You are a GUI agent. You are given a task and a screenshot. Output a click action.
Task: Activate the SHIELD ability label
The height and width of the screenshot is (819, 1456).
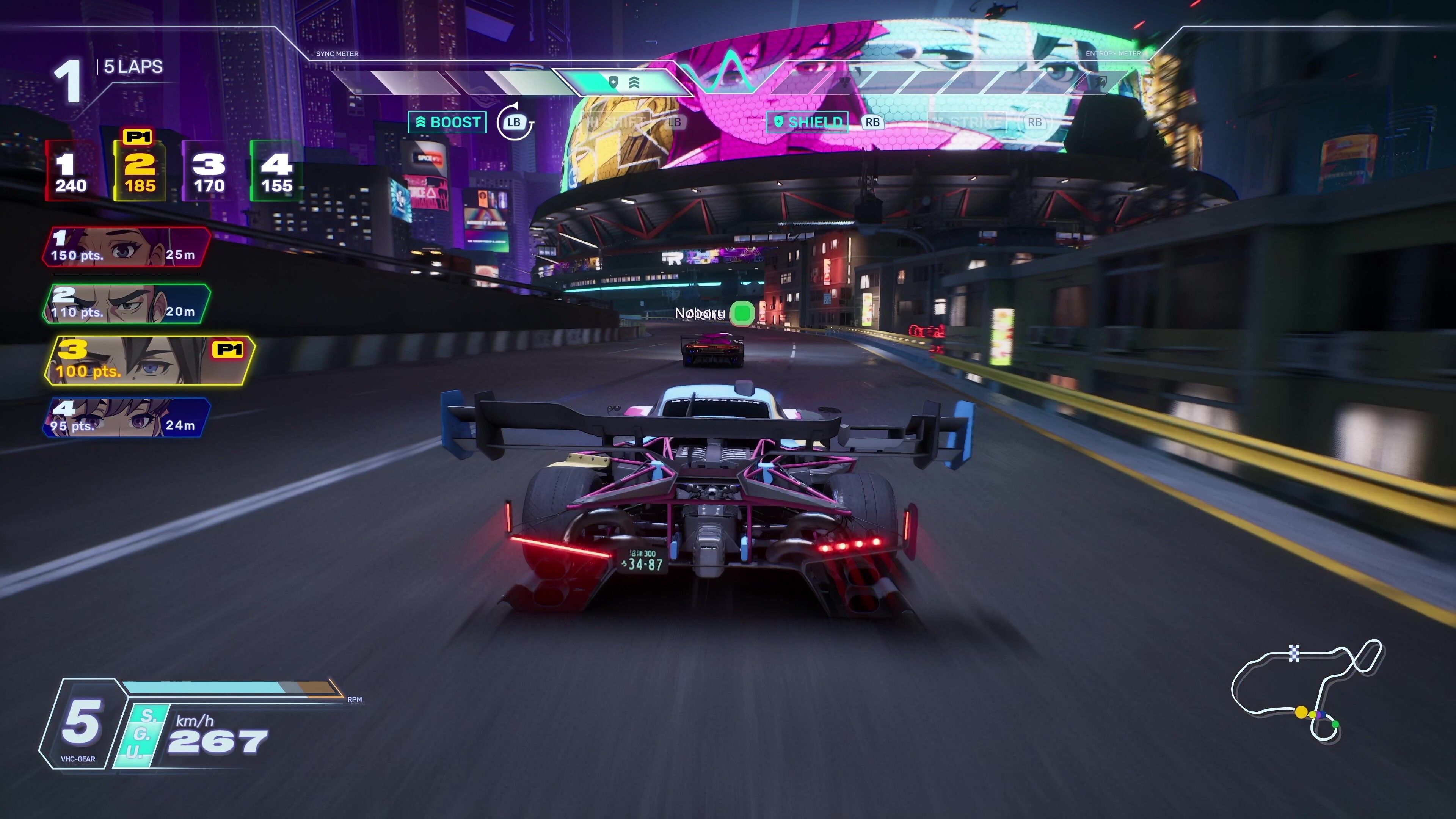click(x=808, y=122)
